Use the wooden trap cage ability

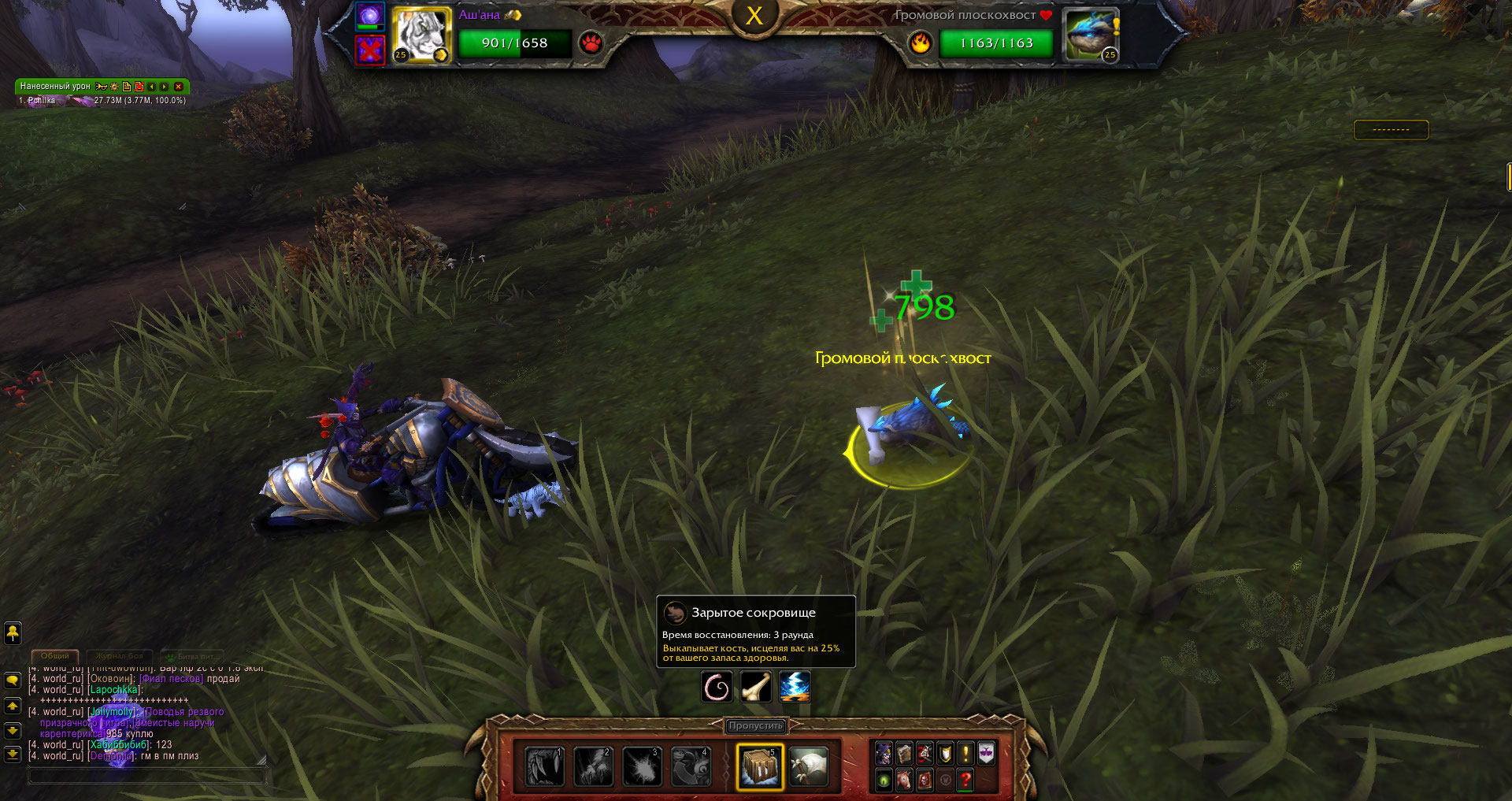[x=760, y=766]
